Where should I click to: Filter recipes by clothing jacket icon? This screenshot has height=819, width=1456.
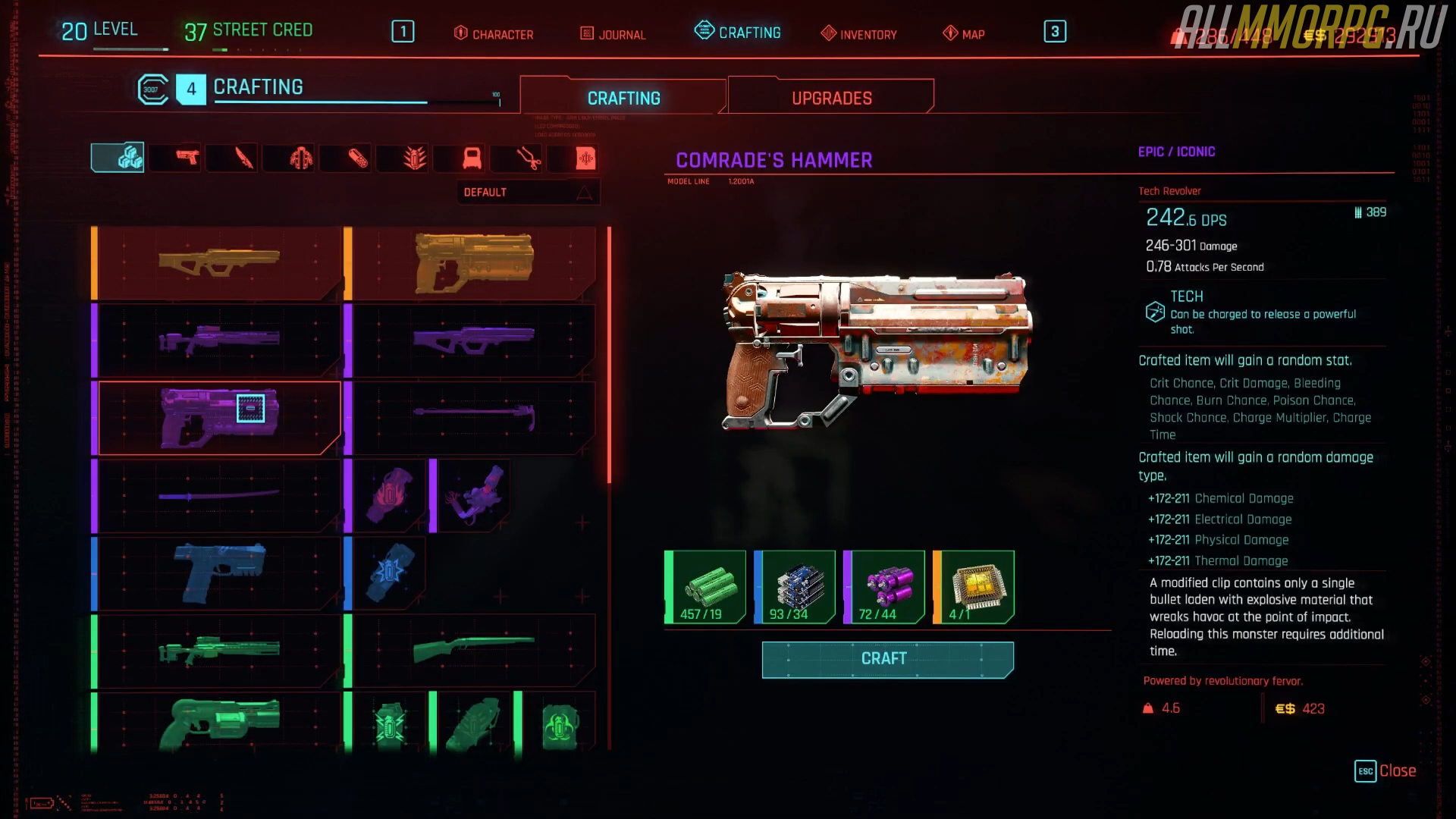coord(301,158)
